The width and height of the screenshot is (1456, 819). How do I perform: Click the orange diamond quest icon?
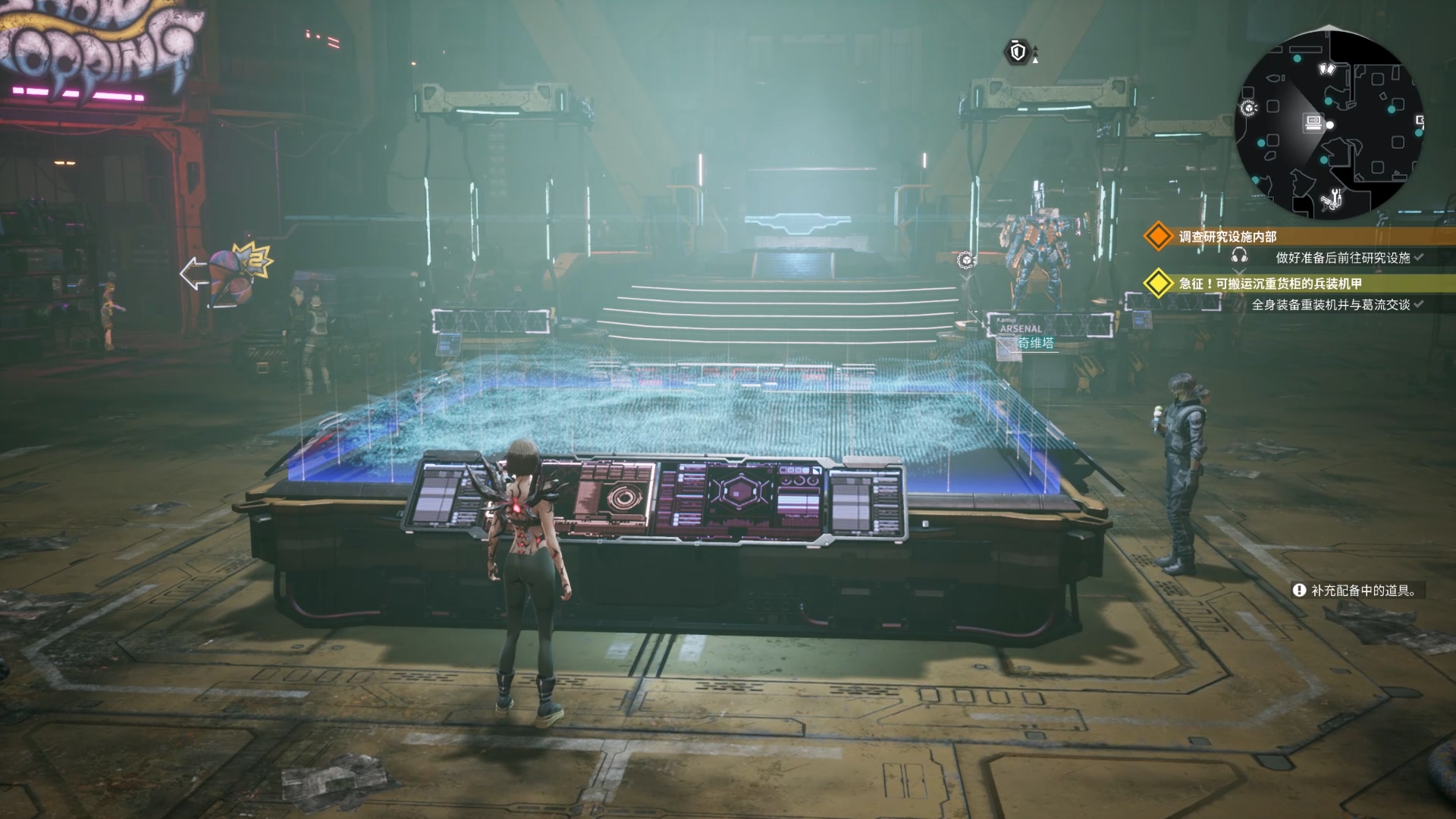[x=1158, y=237]
